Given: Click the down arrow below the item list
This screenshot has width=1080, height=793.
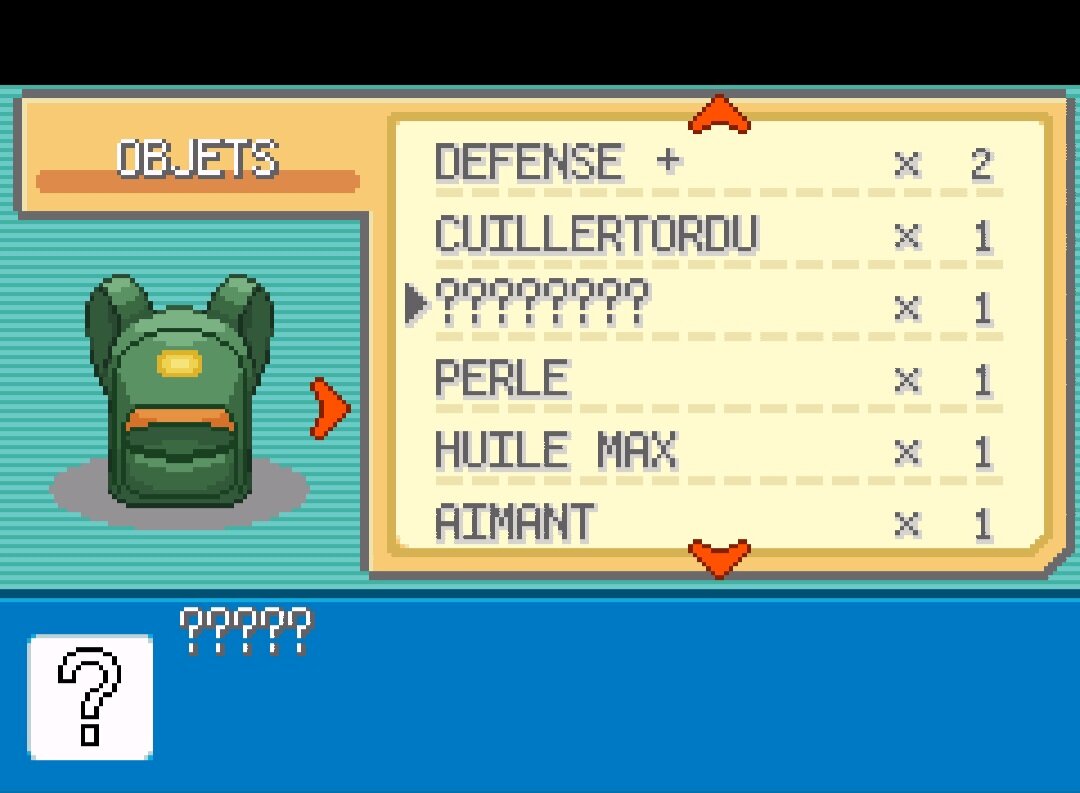Looking at the screenshot, I should (719, 557).
